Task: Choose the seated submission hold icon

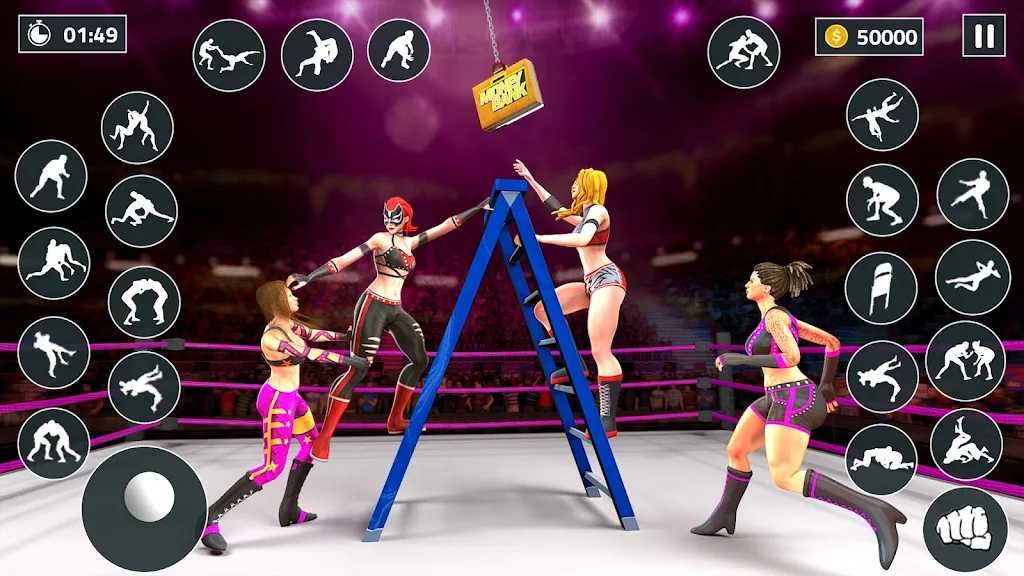Action: 966,444
